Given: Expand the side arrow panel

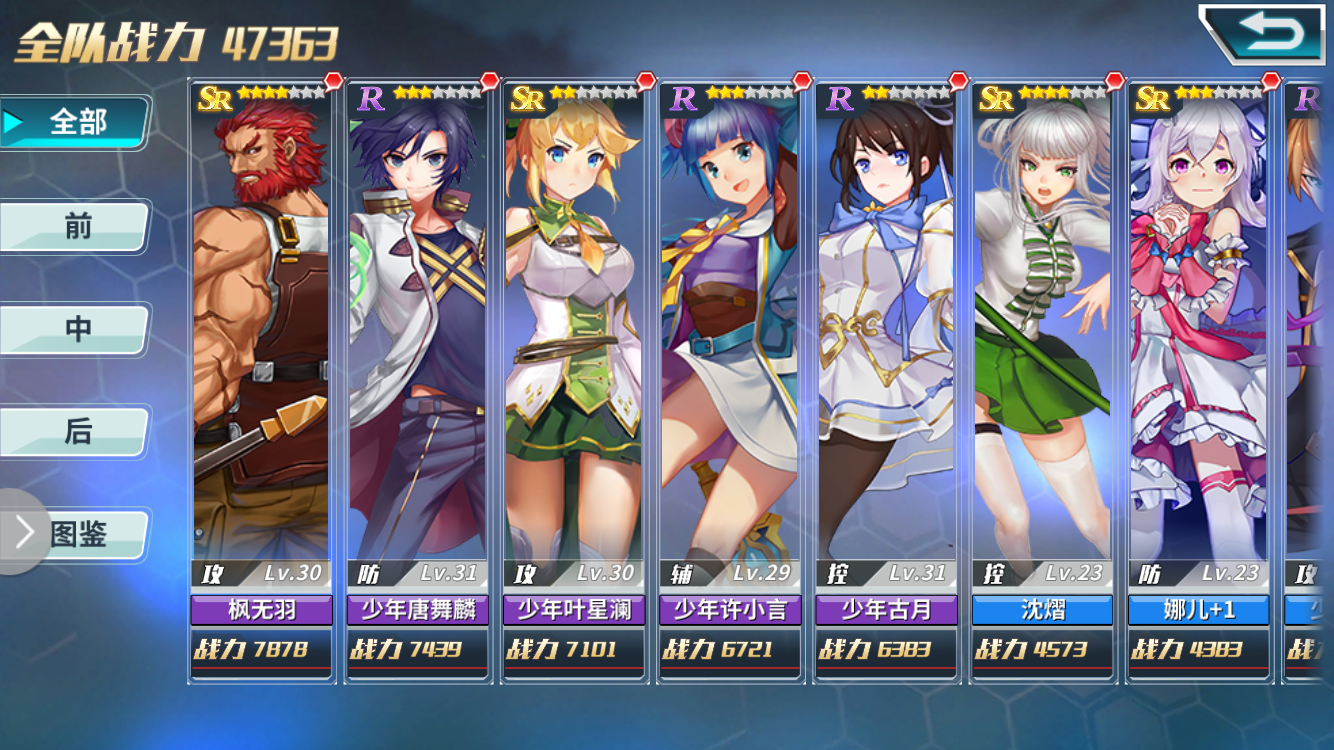Looking at the screenshot, I should (x=22, y=533).
